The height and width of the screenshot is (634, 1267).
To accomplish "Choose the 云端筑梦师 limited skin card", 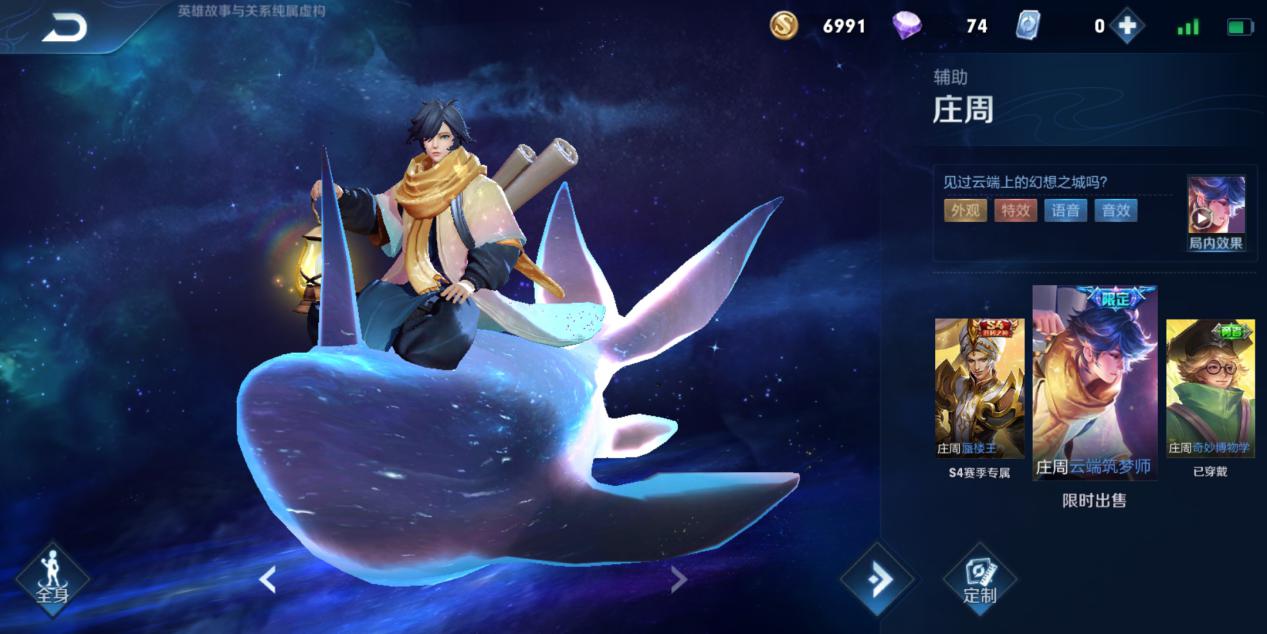I will point(1094,383).
